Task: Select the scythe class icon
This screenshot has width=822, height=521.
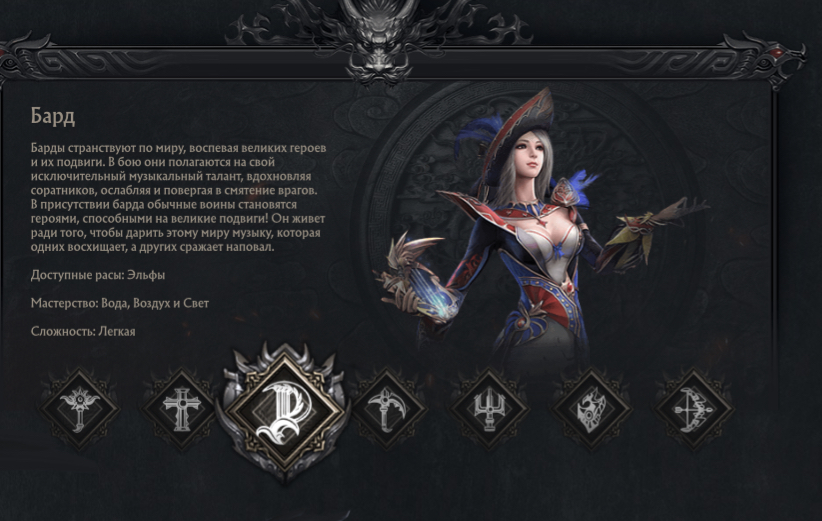Action: click(388, 408)
